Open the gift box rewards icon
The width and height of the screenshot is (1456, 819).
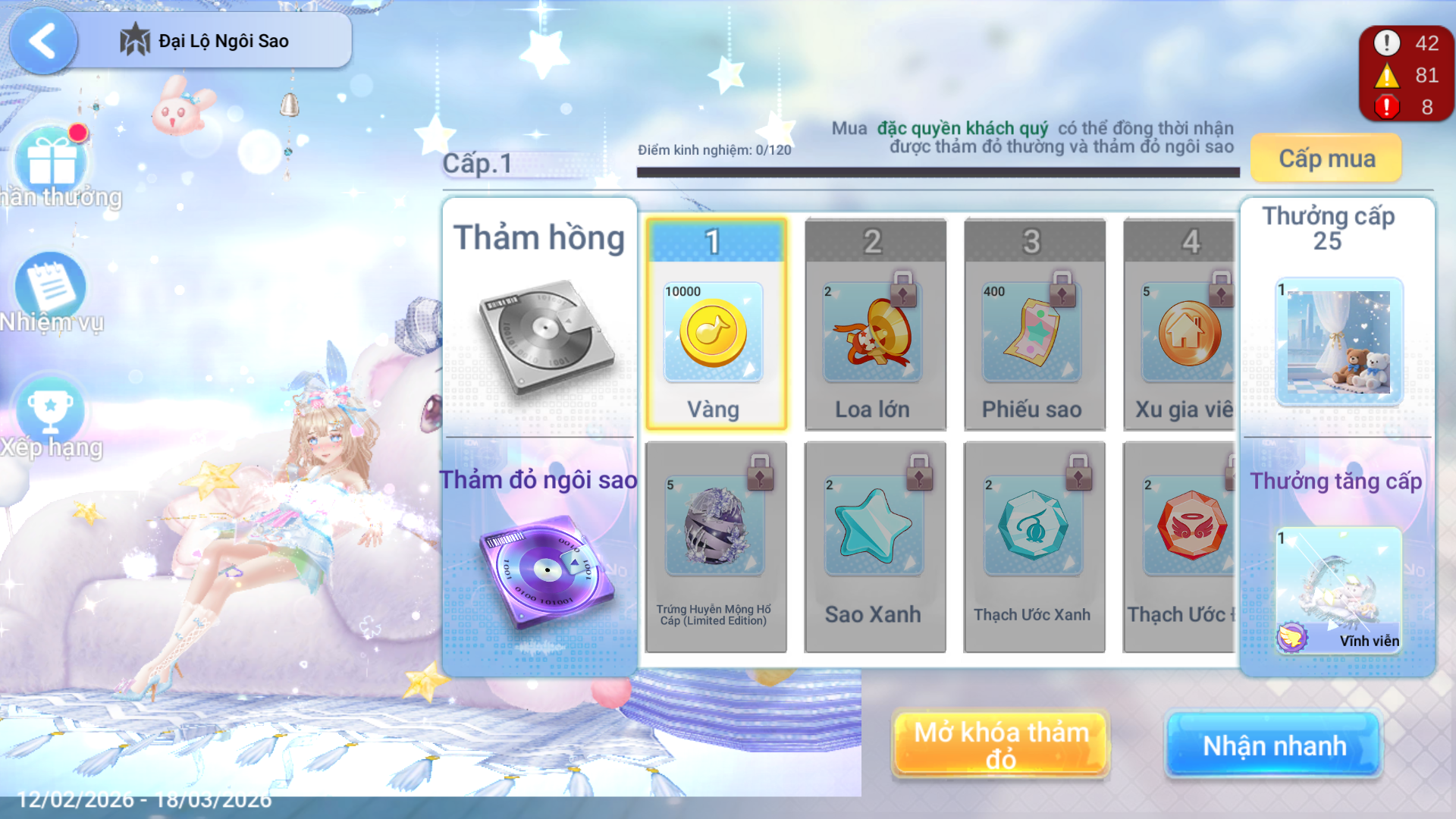click(x=52, y=161)
